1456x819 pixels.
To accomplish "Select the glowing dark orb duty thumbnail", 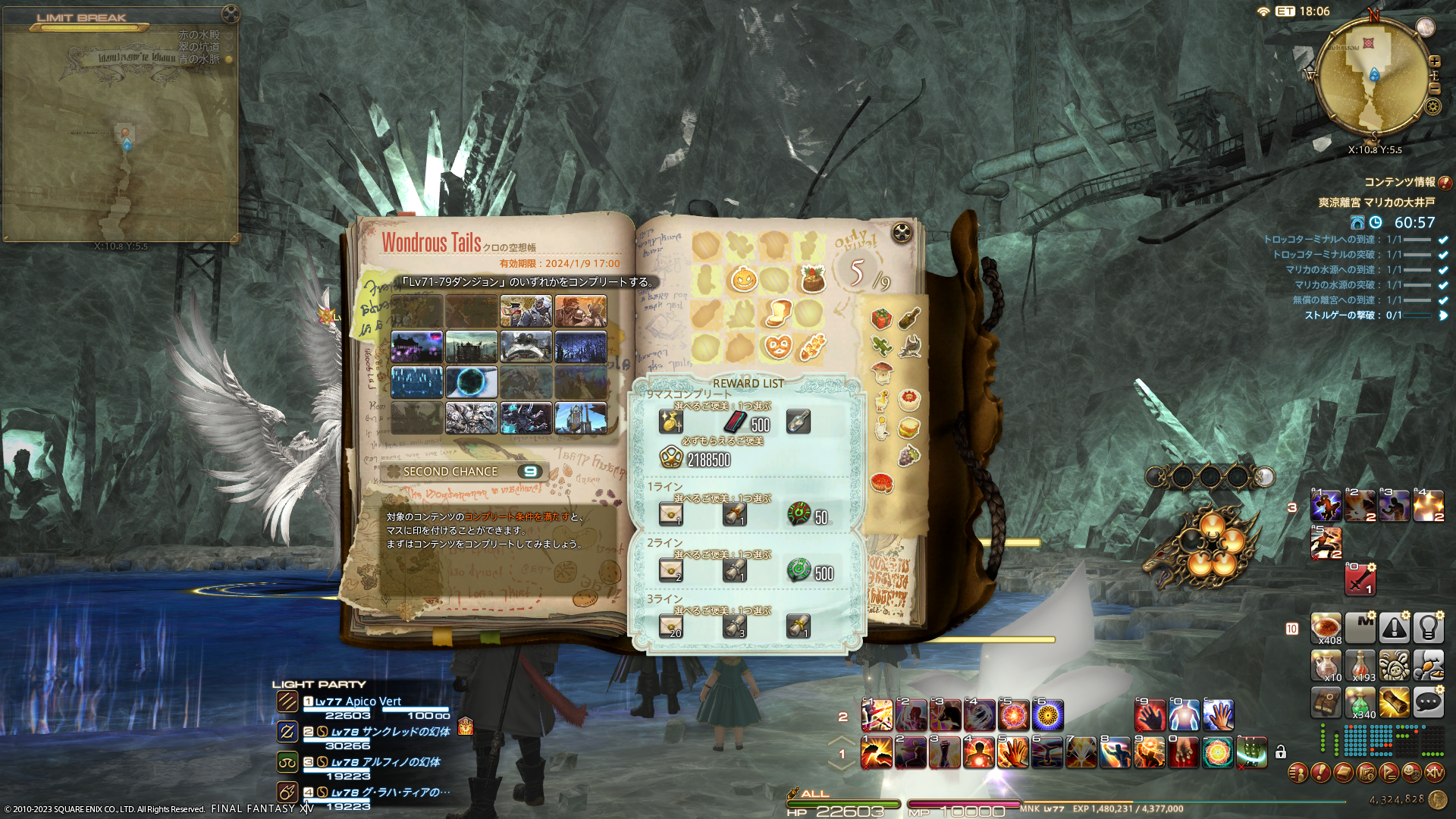I will coord(472,382).
